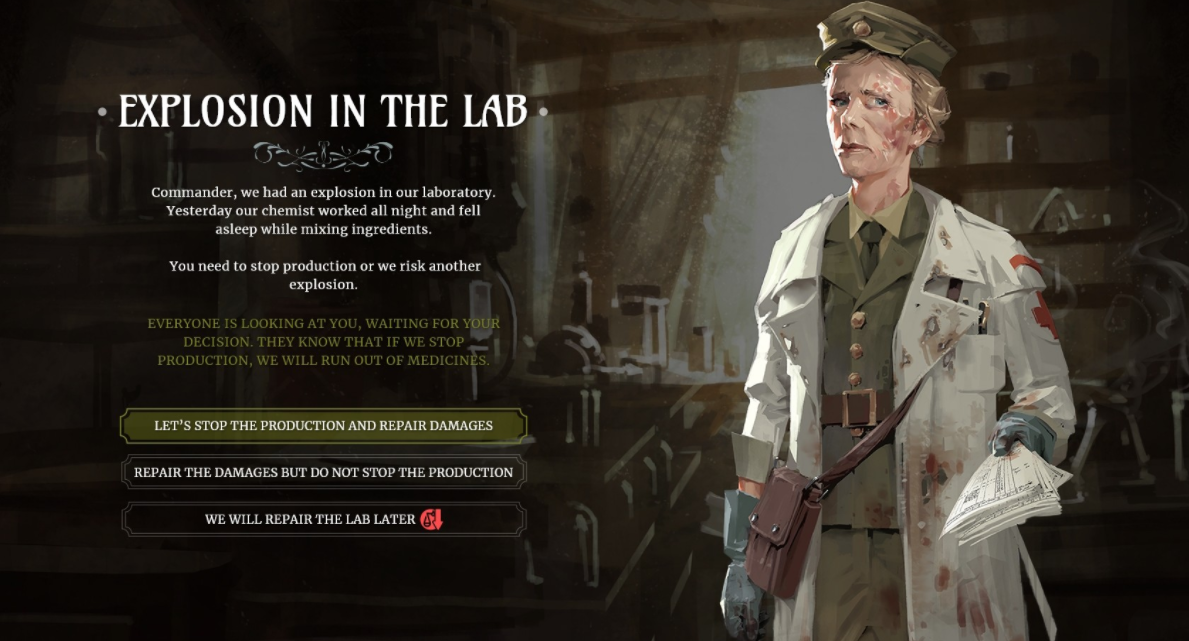Pick the "We will repair the lab later" option
Screen dimensions: 1189x641
click(323, 519)
